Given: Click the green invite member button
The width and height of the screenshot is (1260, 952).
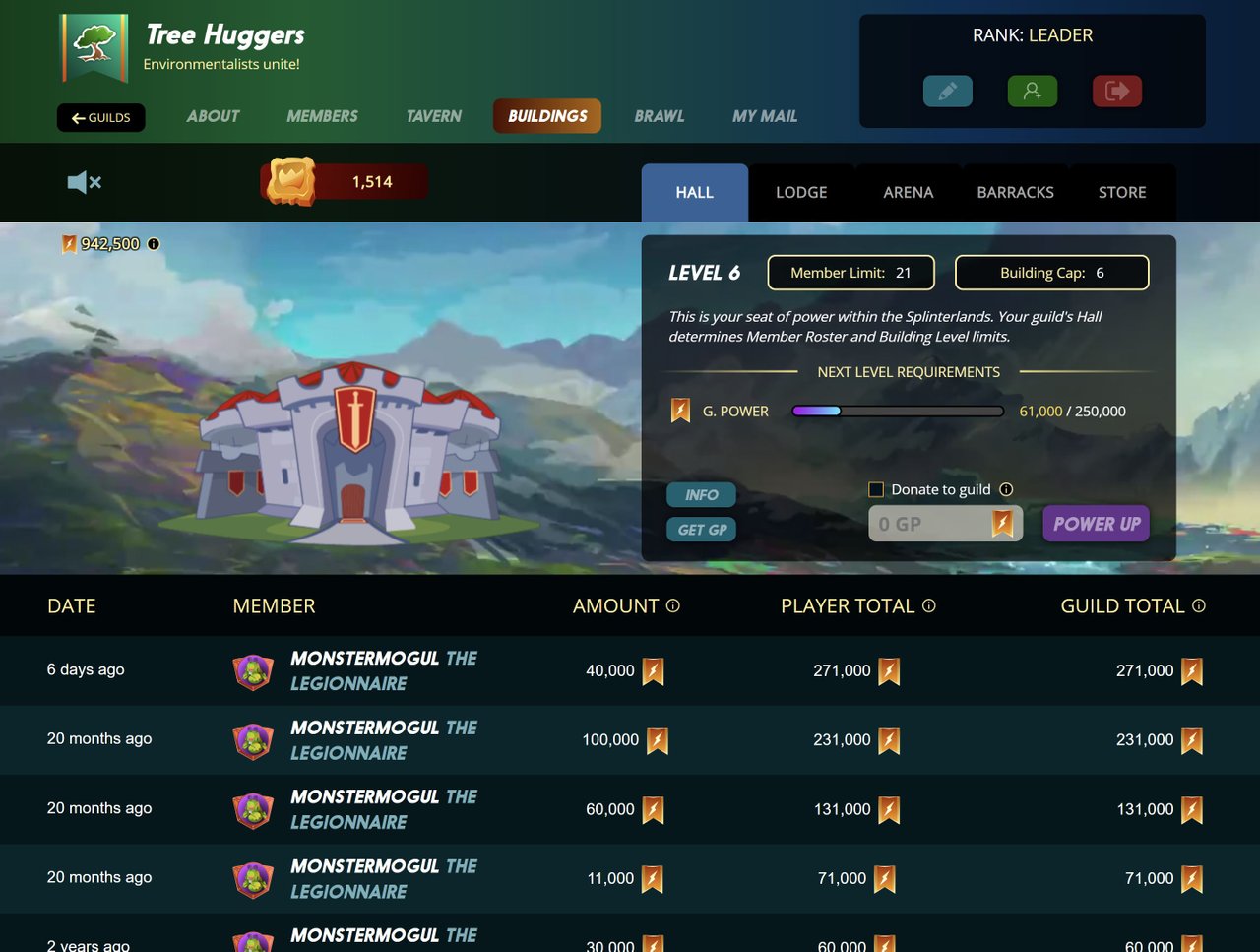Looking at the screenshot, I should [x=1032, y=92].
